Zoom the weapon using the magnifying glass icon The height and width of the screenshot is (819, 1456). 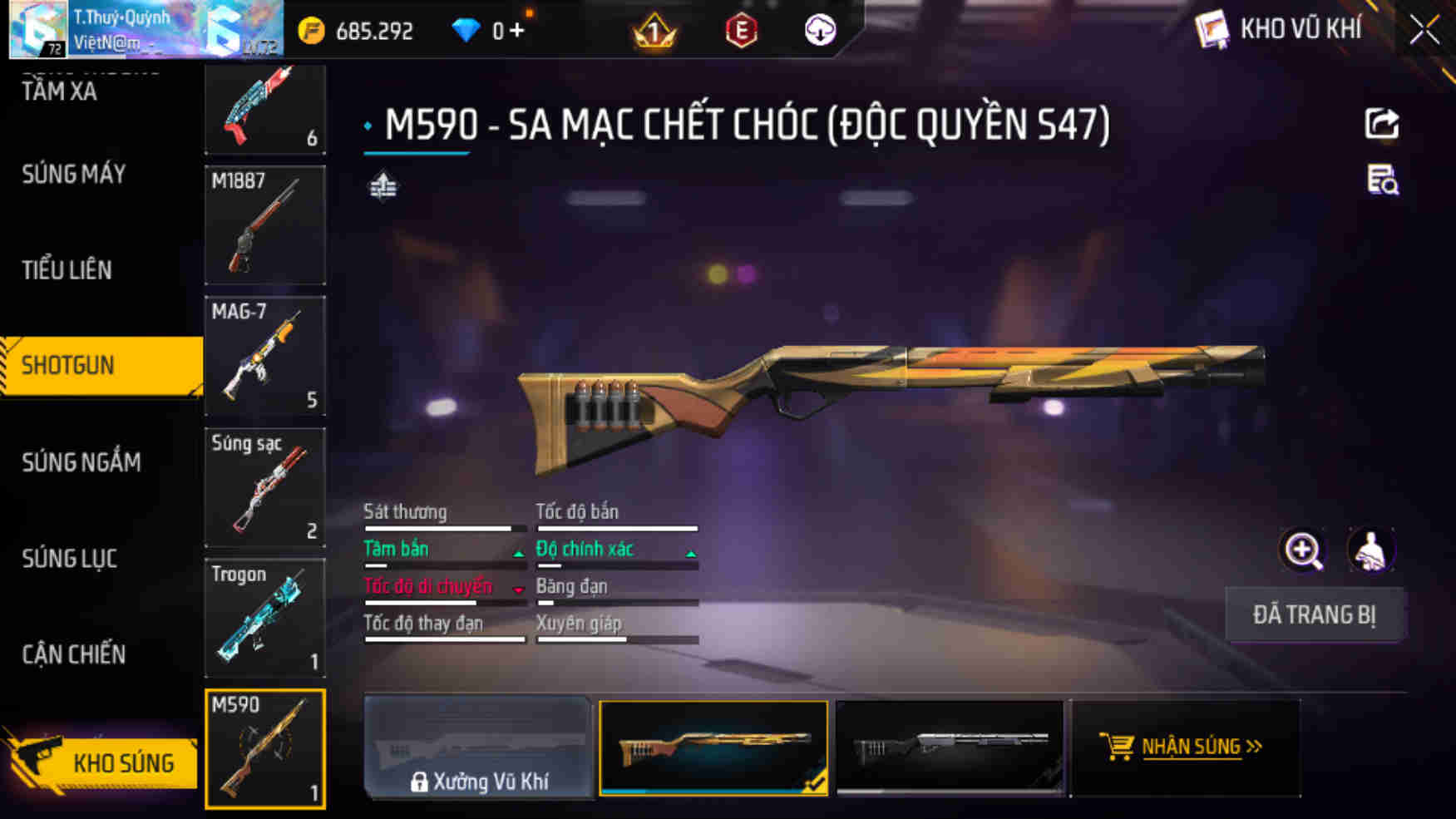point(1303,550)
